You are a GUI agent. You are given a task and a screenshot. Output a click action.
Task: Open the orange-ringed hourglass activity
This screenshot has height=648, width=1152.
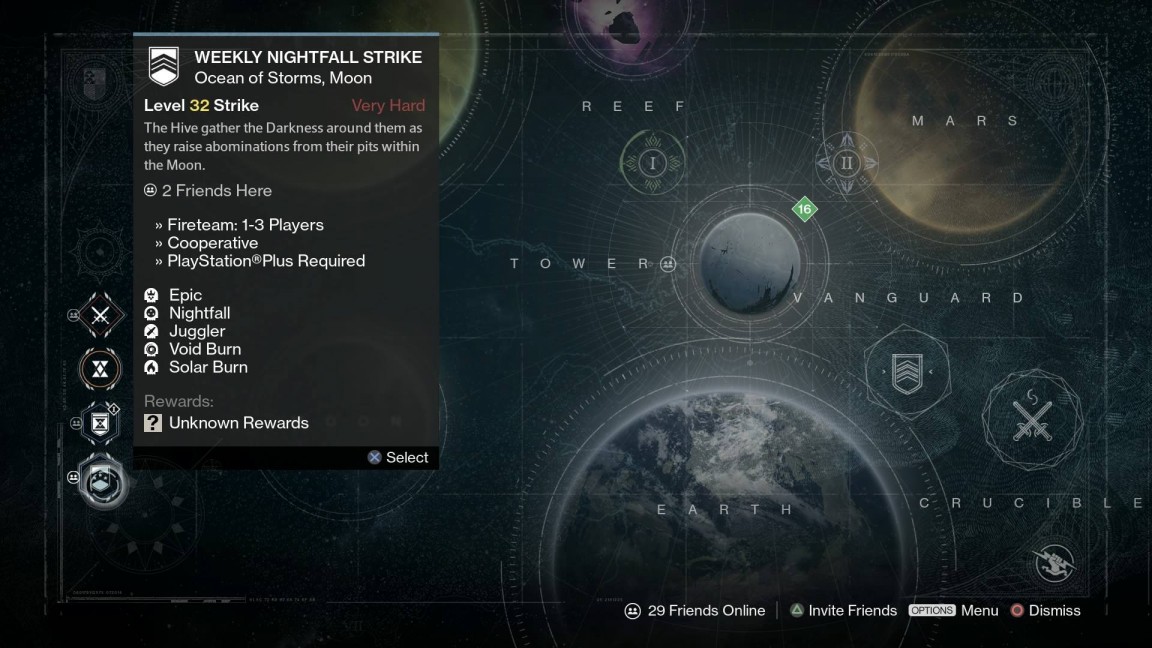(x=100, y=370)
